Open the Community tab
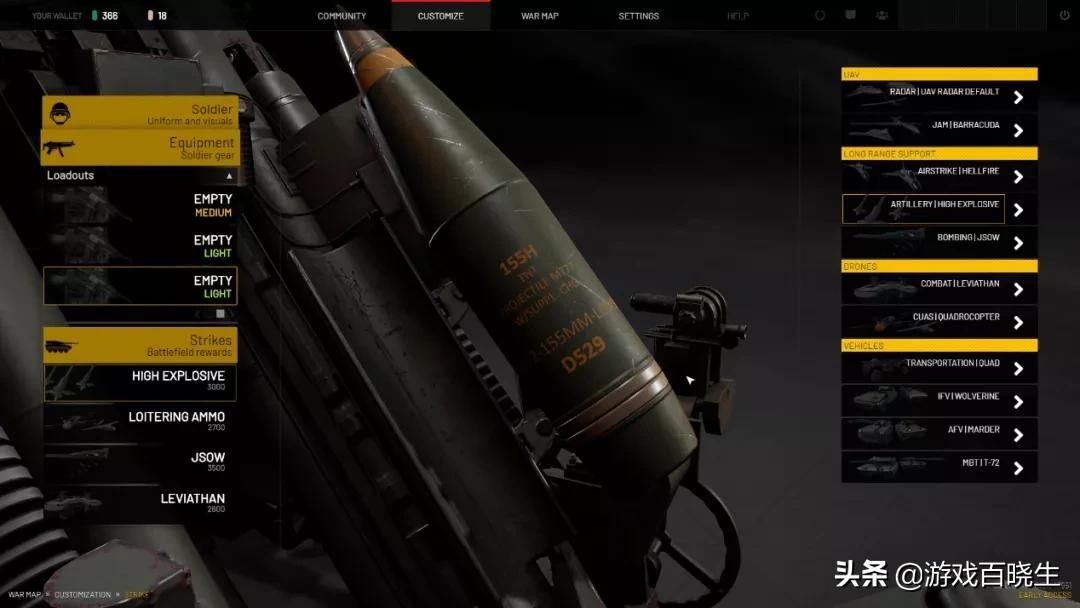The width and height of the screenshot is (1080, 608). point(342,16)
